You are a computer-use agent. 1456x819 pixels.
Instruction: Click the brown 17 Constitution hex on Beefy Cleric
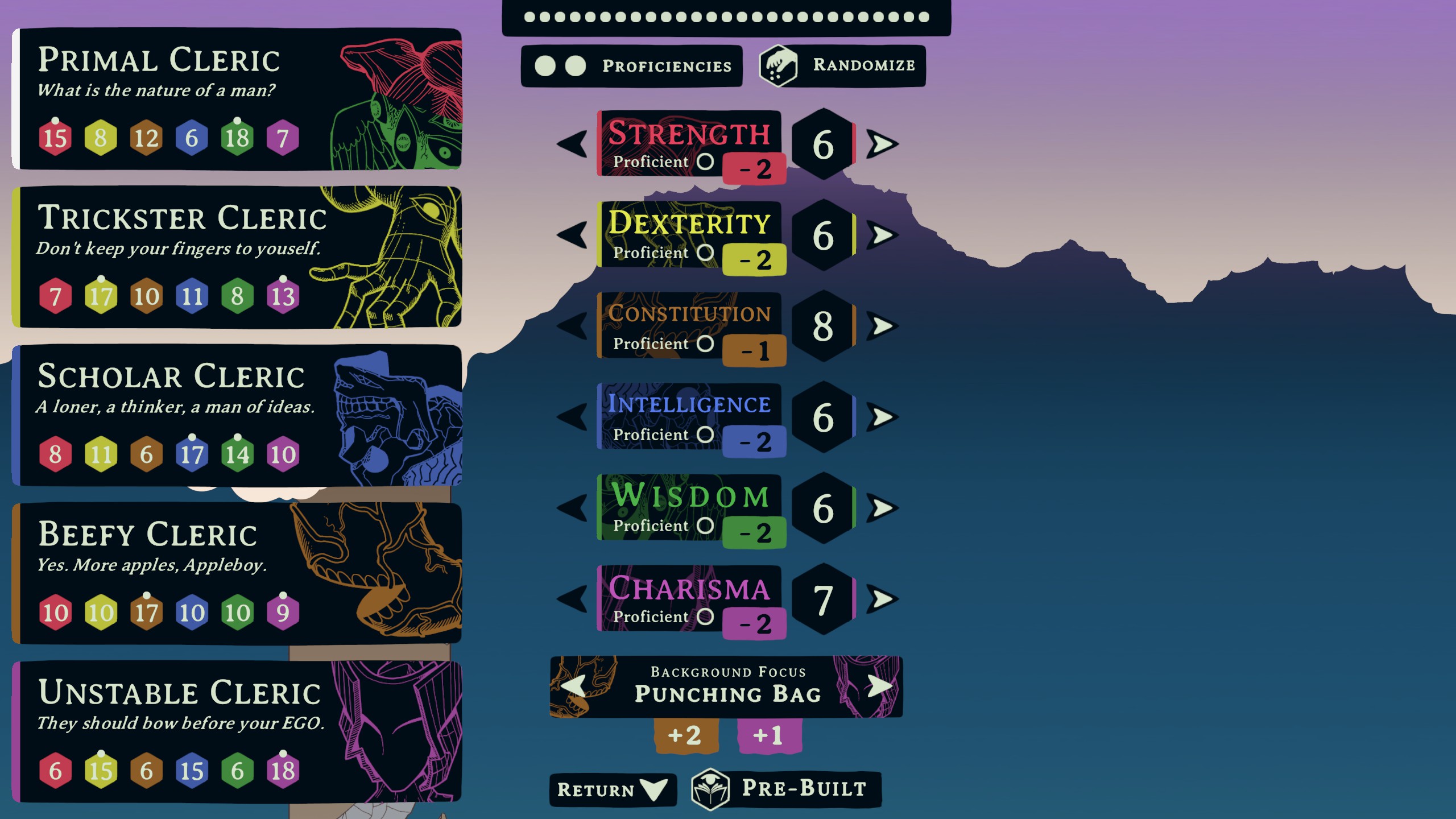click(x=147, y=613)
